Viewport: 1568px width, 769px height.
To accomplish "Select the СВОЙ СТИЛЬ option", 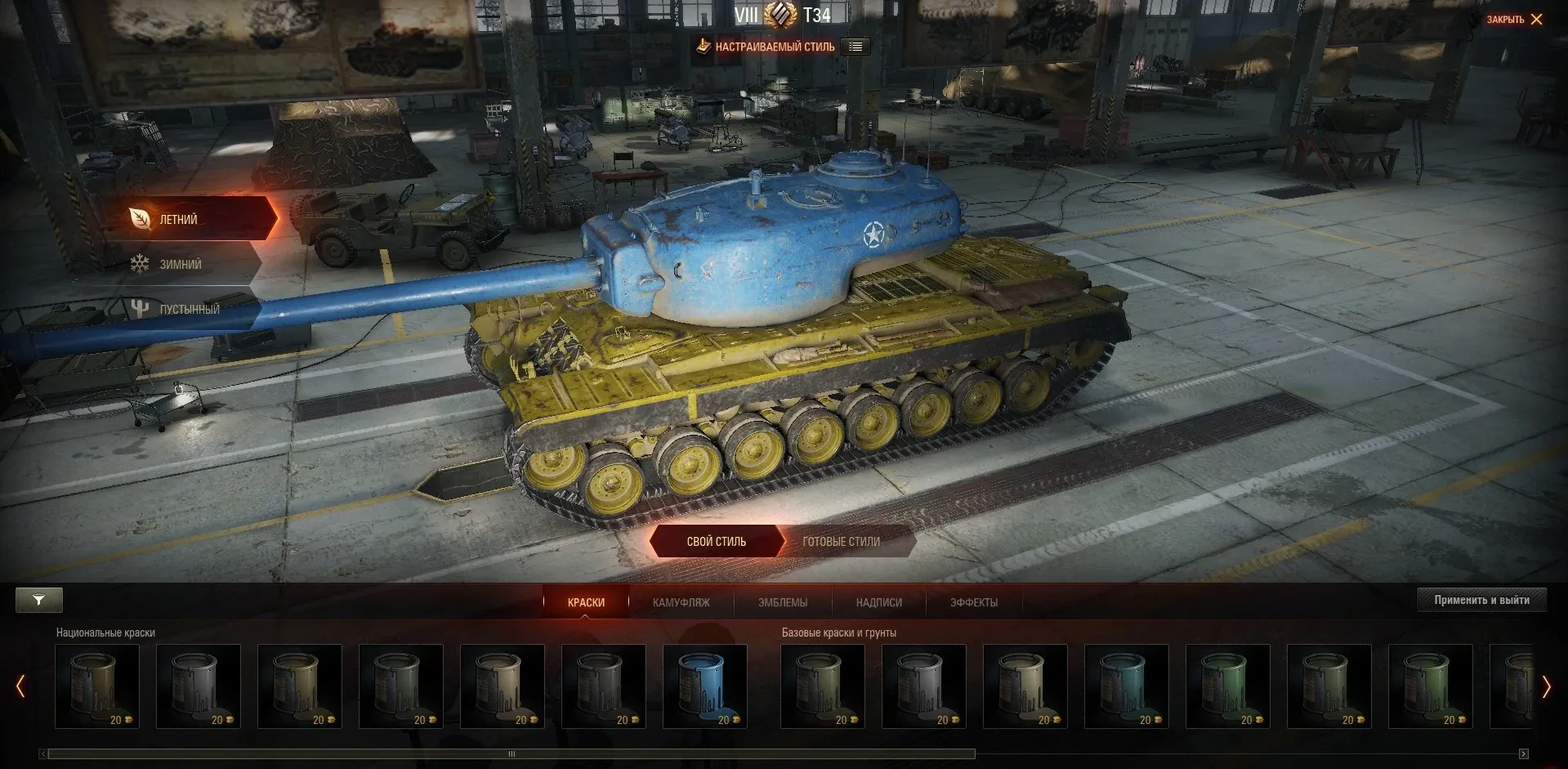I will pyautogui.click(x=717, y=541).
